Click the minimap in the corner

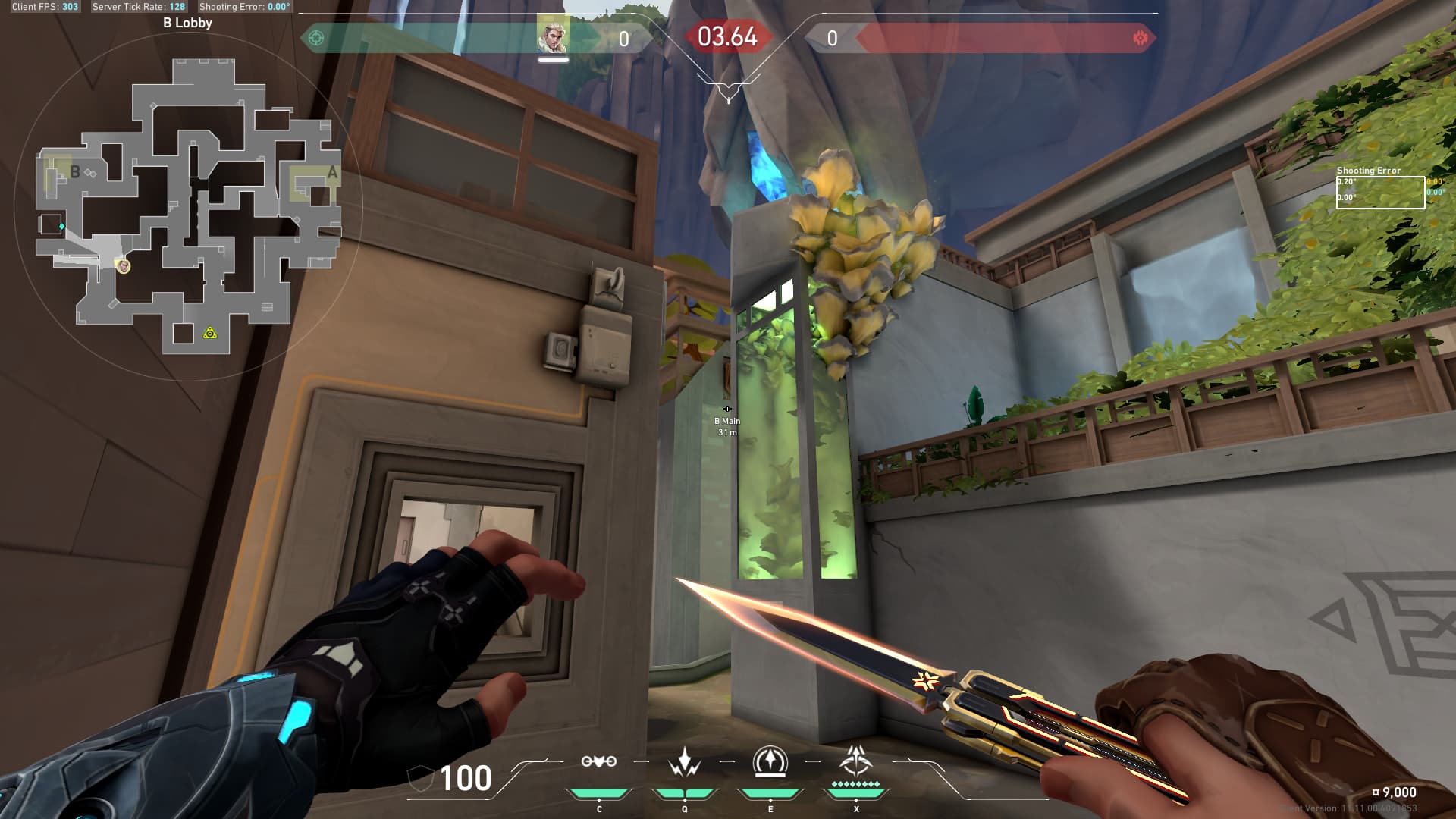188,205
